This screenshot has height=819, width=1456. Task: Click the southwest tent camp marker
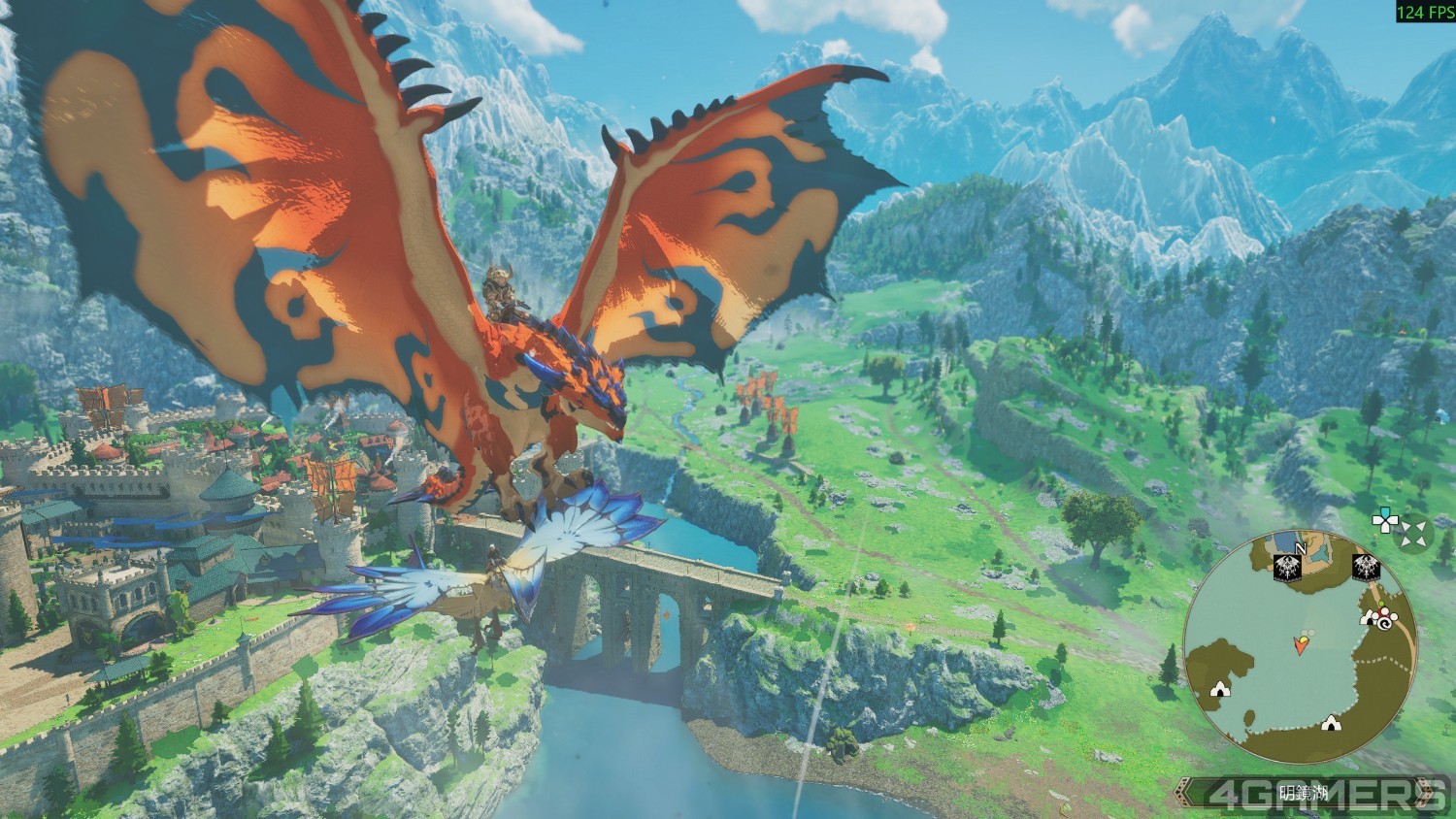1218,689
